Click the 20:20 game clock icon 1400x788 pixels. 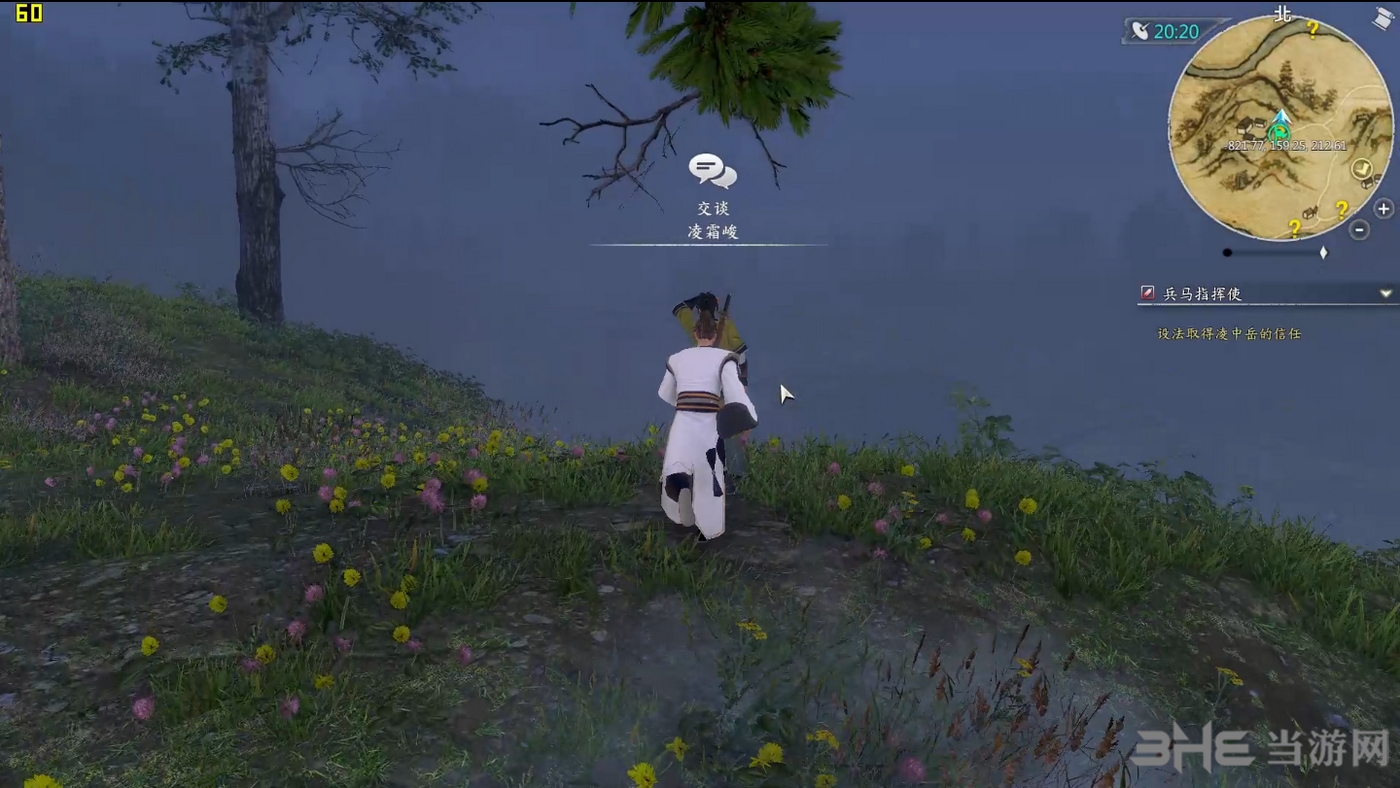point(1141,31)
